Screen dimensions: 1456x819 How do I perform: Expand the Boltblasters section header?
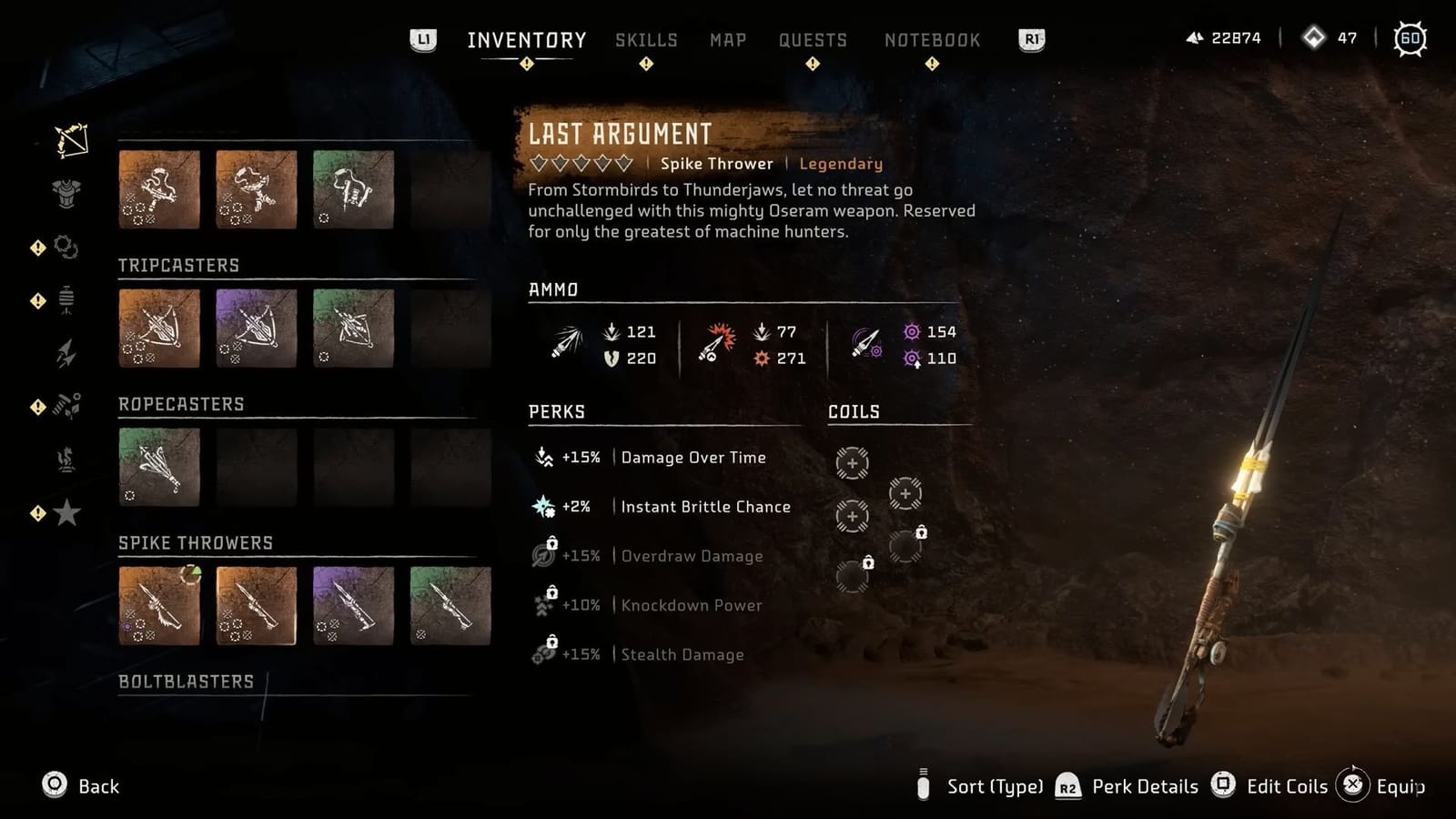(186, 681)
